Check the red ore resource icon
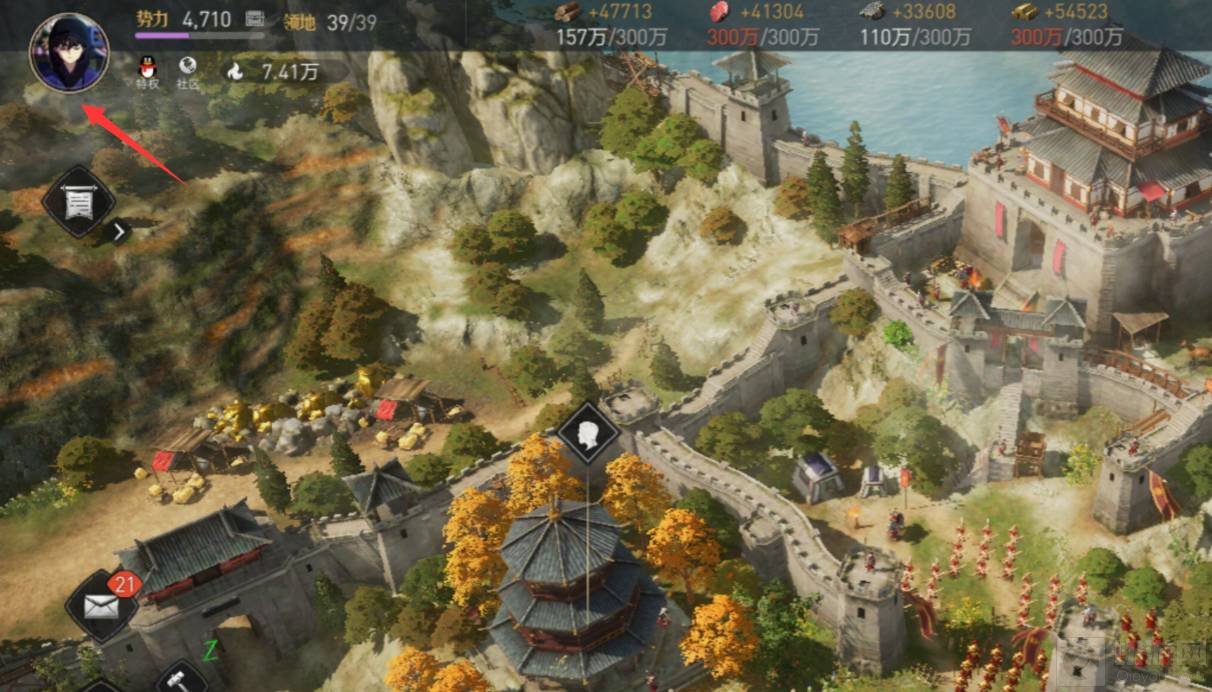This screenshot has width=1212, height=692. 718,12
